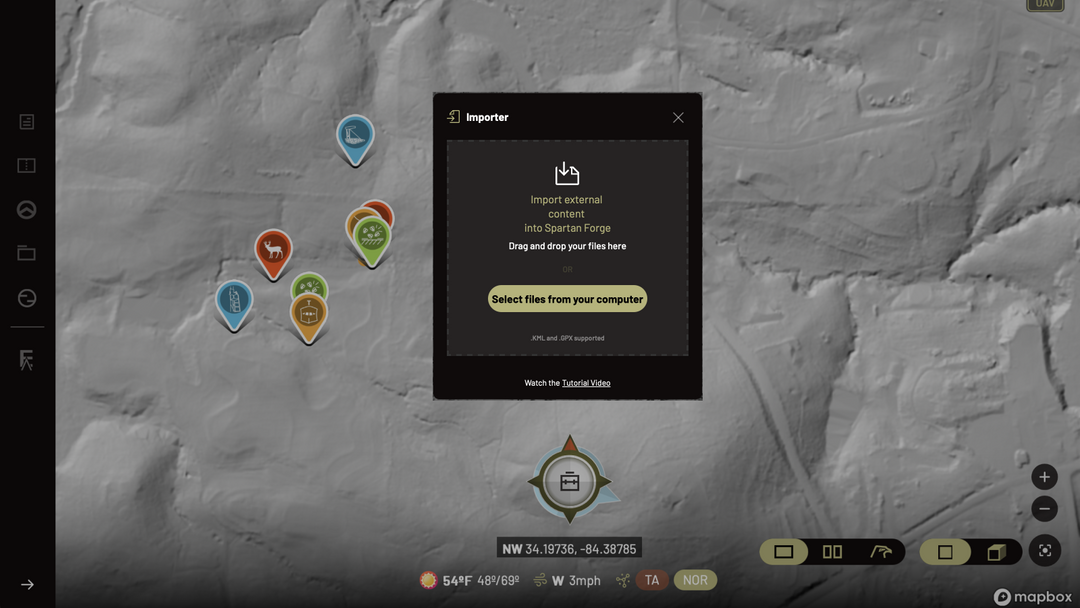Zoom in on the map
The width and height of the screenshot is (1080, 608).
(1044, 477)
